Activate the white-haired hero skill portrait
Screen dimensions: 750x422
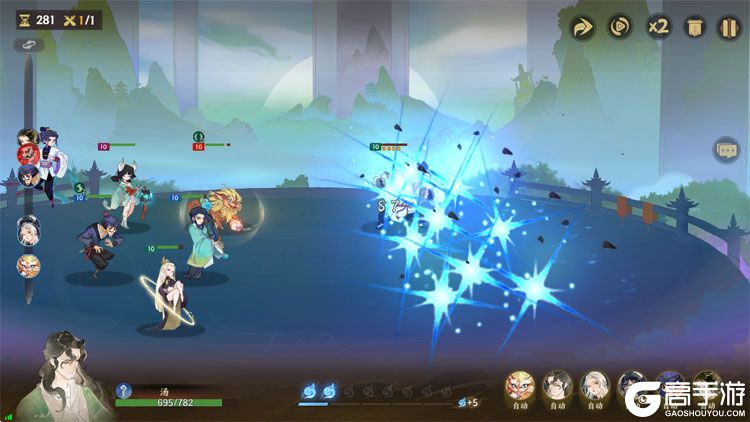click(x=595, y=385)
